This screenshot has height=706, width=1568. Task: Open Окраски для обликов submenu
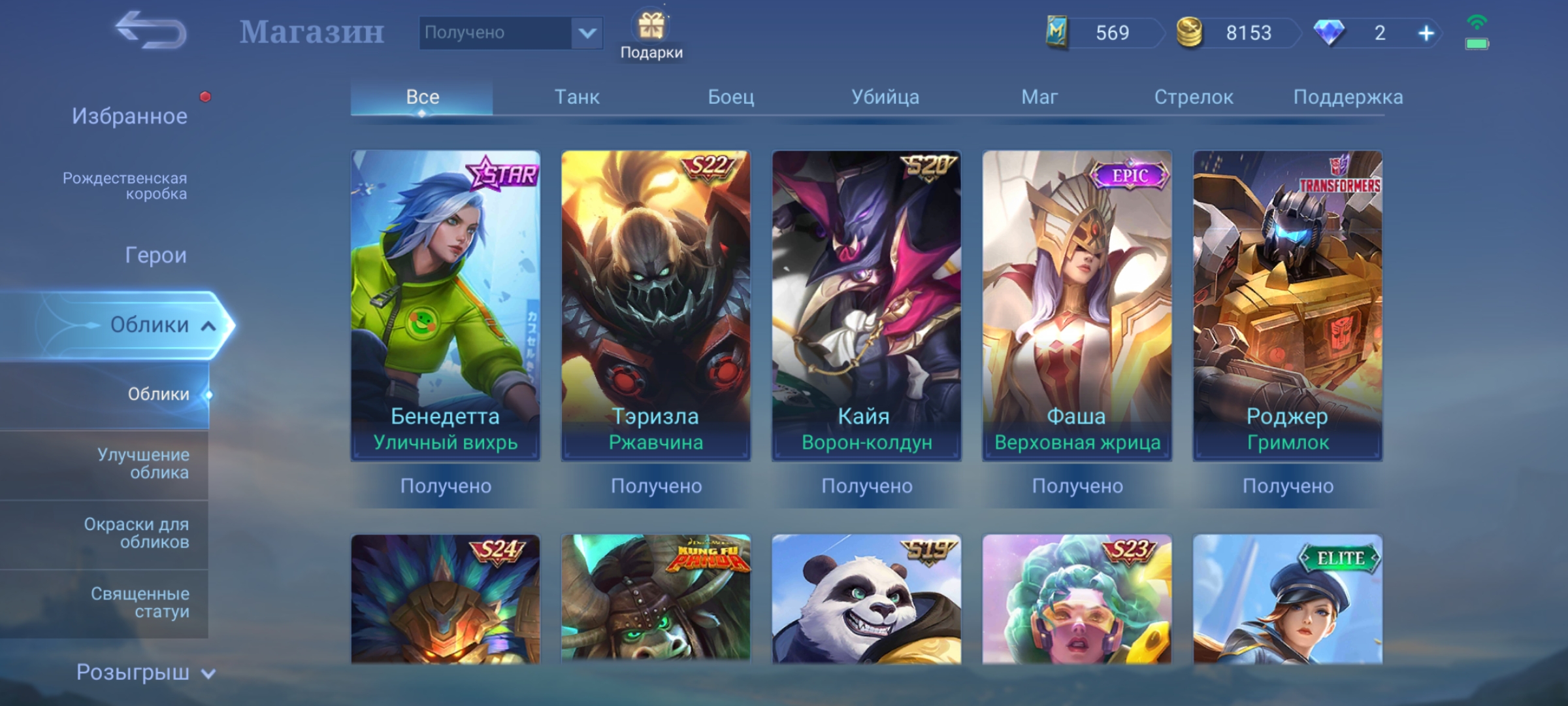pos(136,533)
